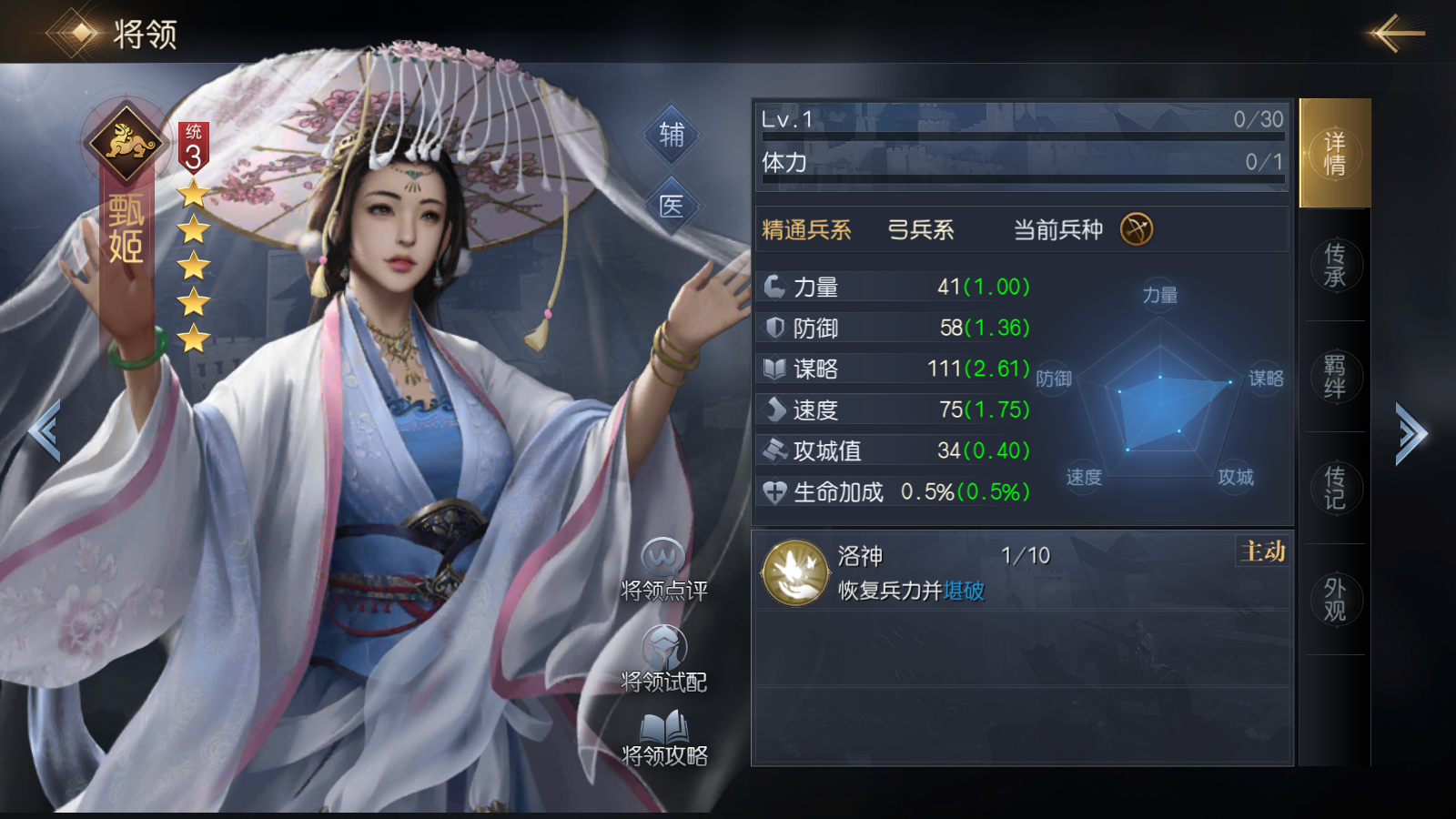Screen dimensions: 1456x819
Task: Click the 防御 shield stat icon
Action: click(x=773, y=327)
